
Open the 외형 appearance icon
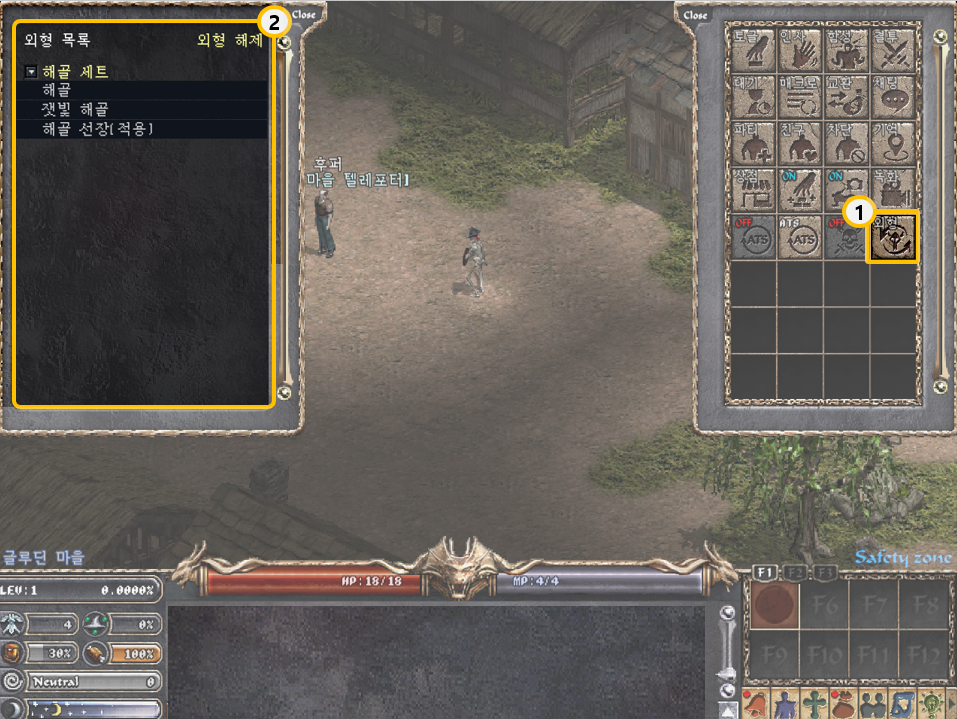[892, 236]
